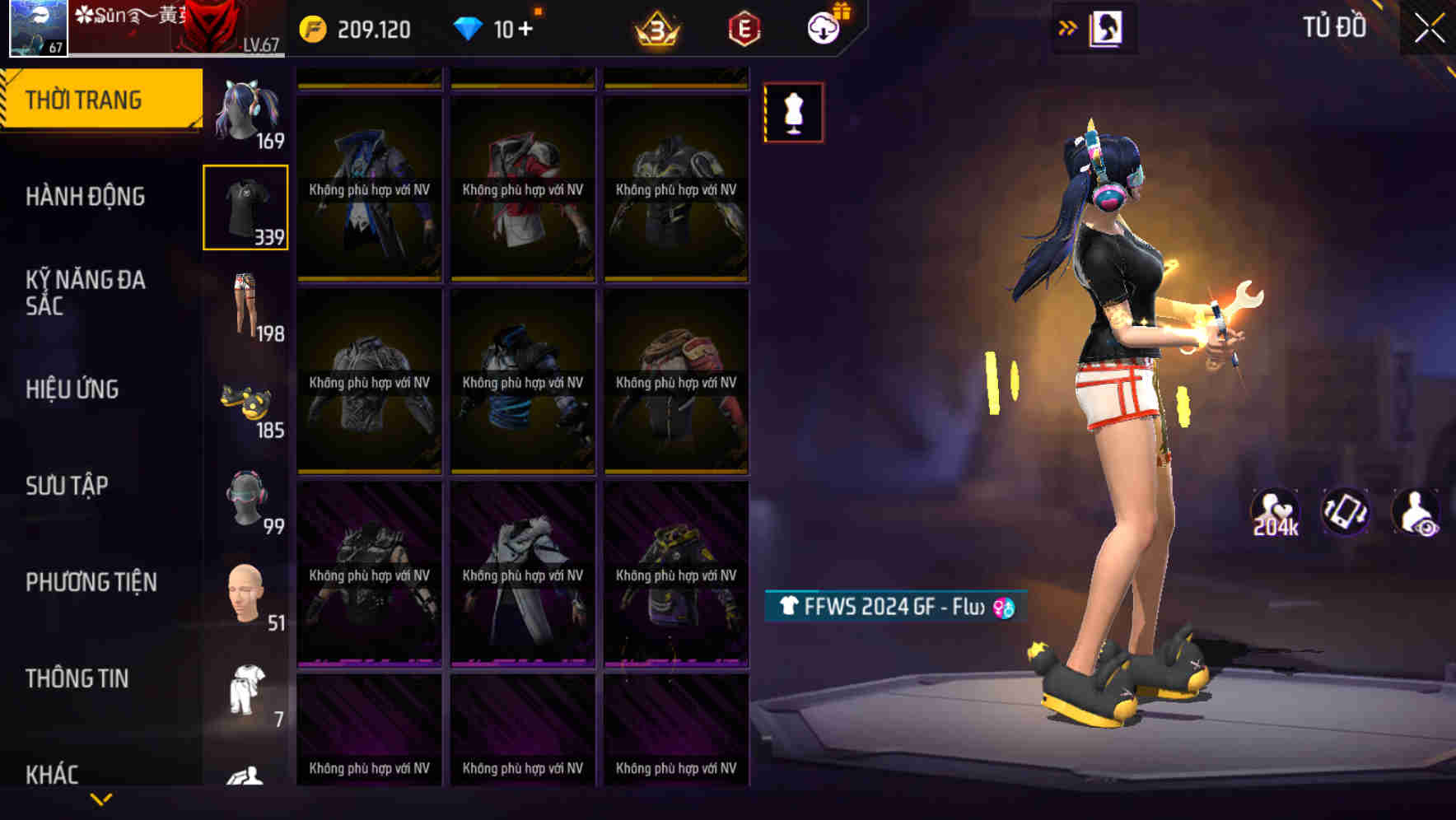Click the mannequin outfit display icon
This screenshot has height=820, width=1456.
[793, 113]
